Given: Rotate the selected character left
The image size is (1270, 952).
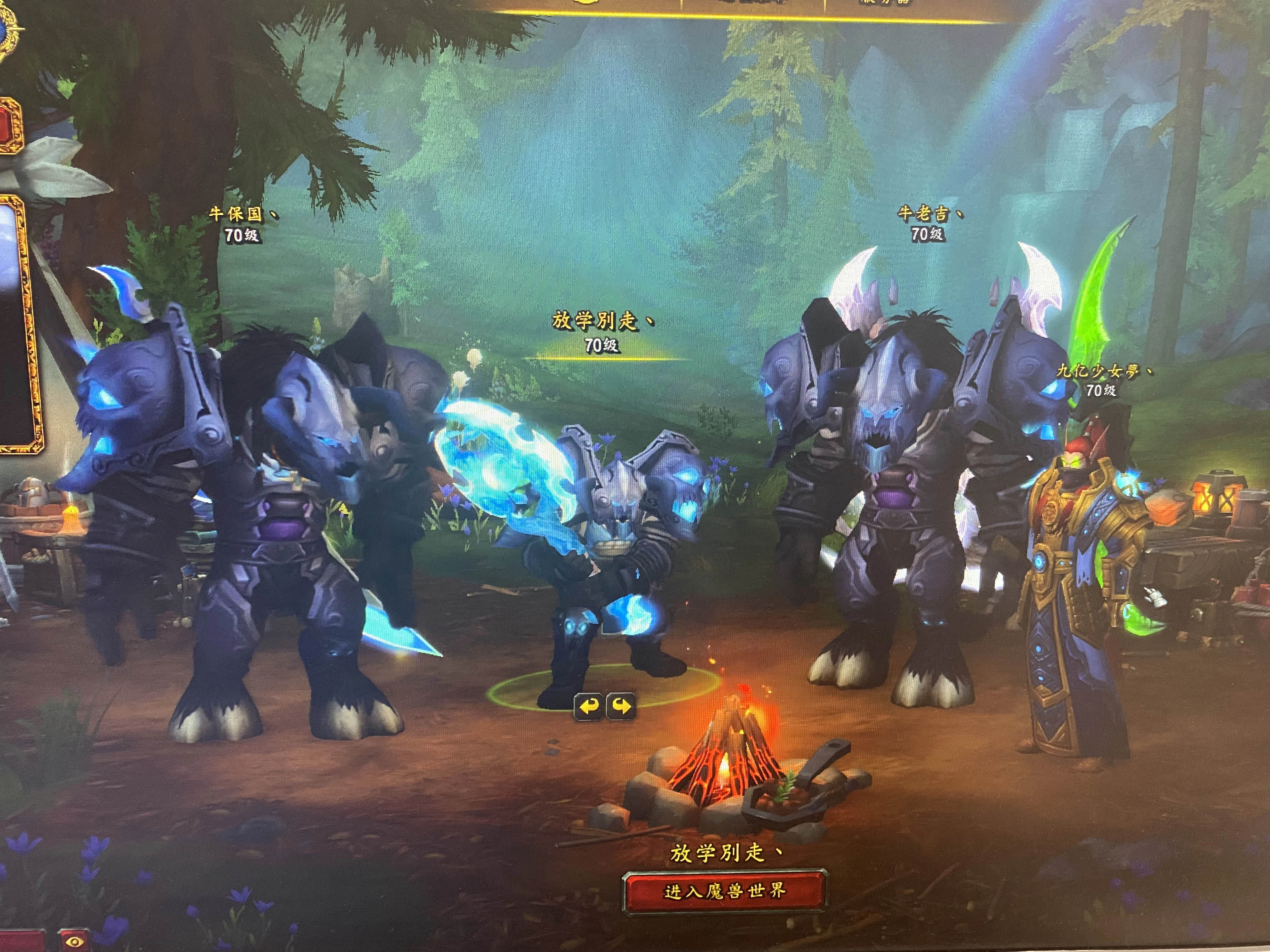Looking at the screenshot, I should (x=588, y=706).
